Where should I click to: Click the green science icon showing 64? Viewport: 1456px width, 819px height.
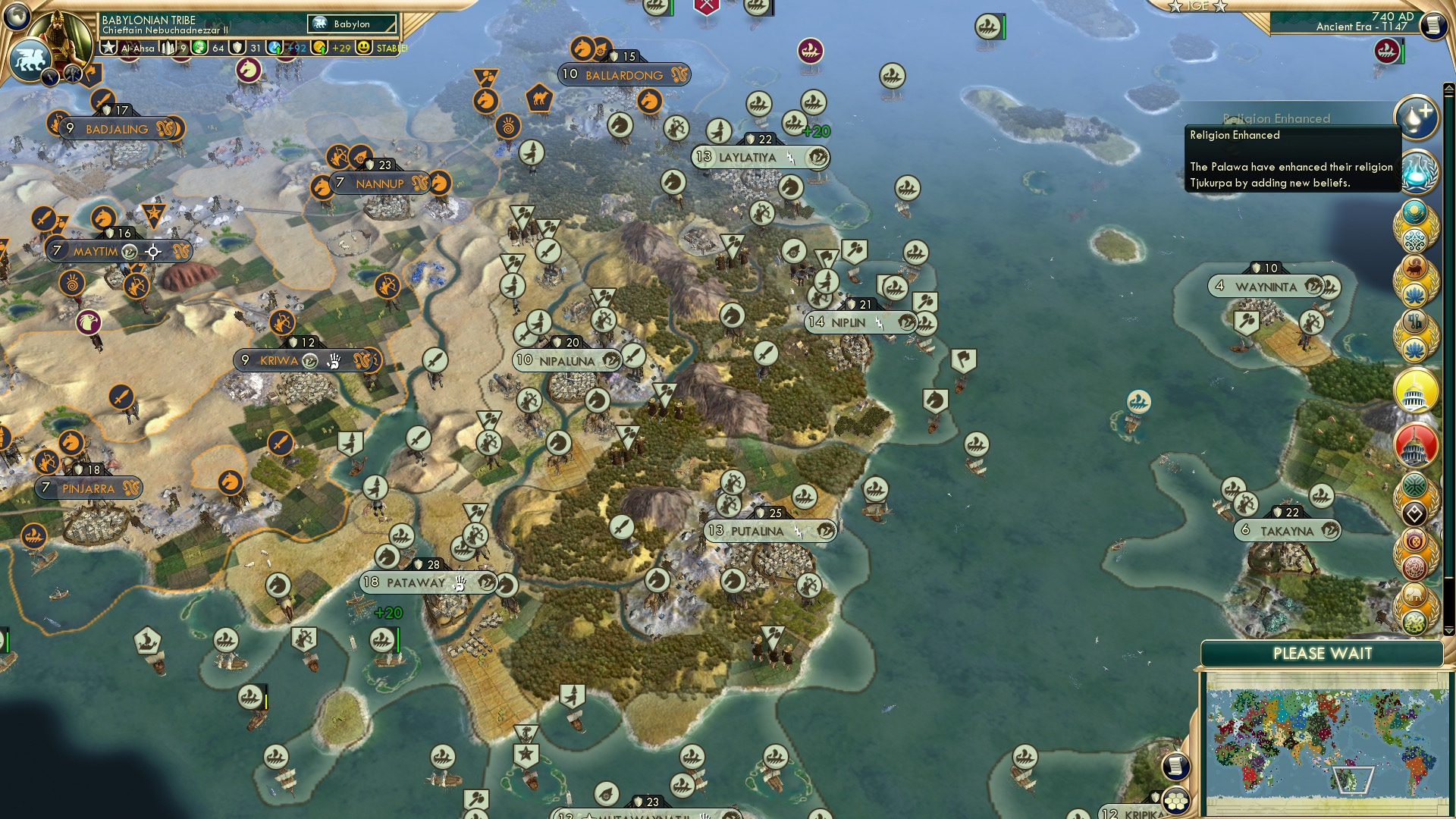tap(200, 49)
